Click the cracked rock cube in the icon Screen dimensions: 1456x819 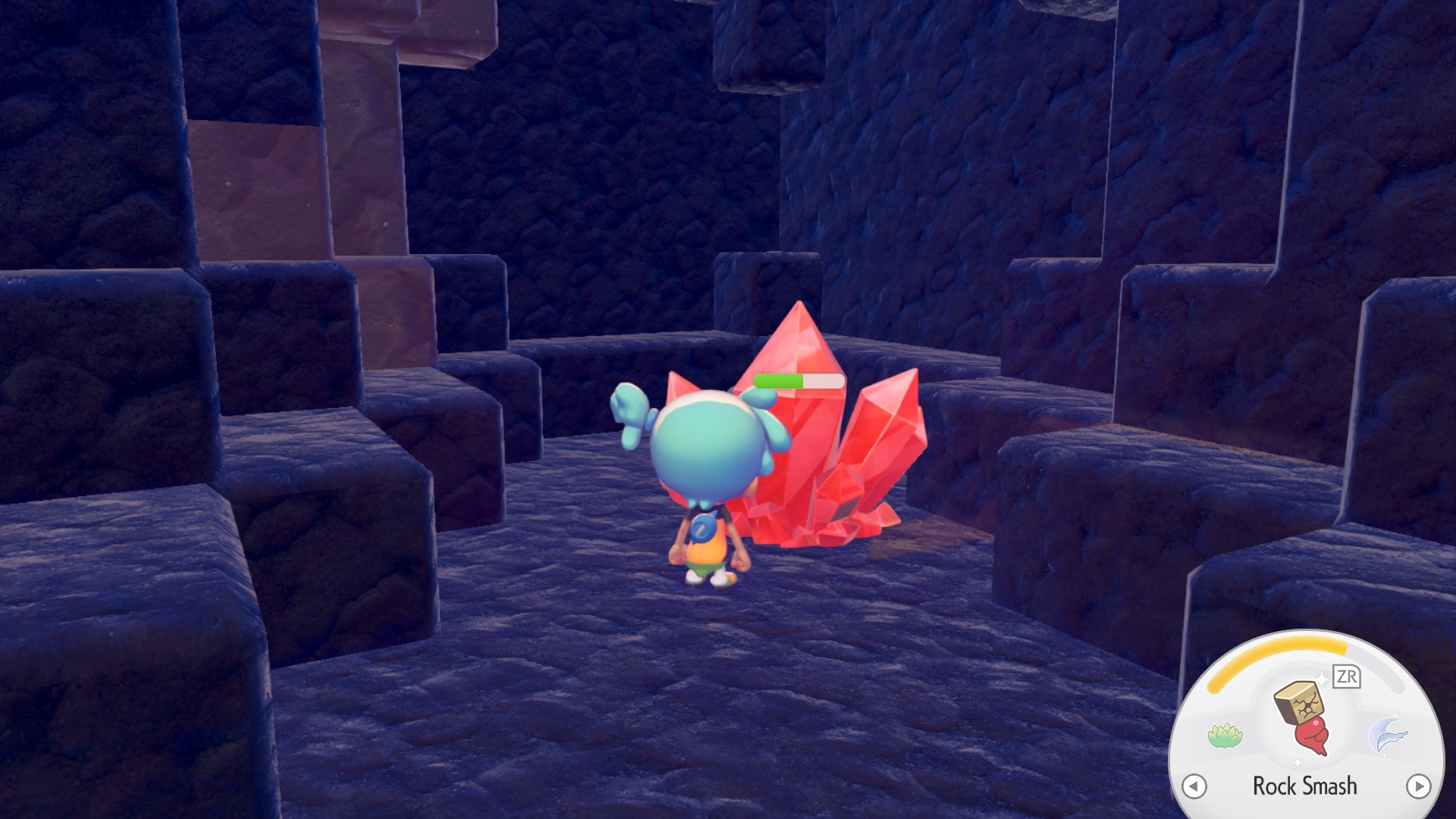[1298, 703]
